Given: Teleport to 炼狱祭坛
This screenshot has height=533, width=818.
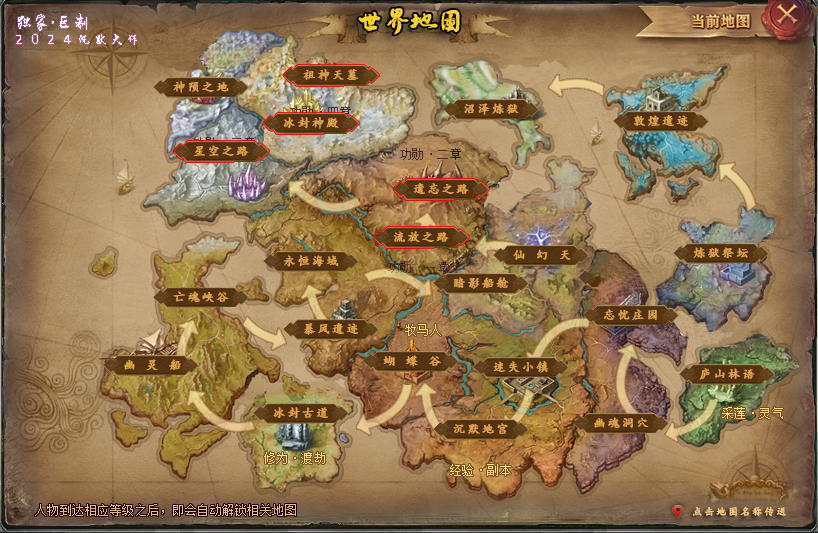Looking at the screenshot, I should (720, 253).
